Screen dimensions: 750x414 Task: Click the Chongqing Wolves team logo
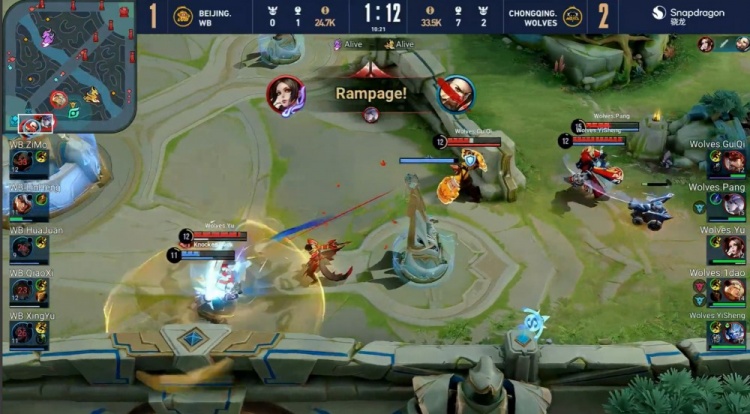[x=572, y=16]
